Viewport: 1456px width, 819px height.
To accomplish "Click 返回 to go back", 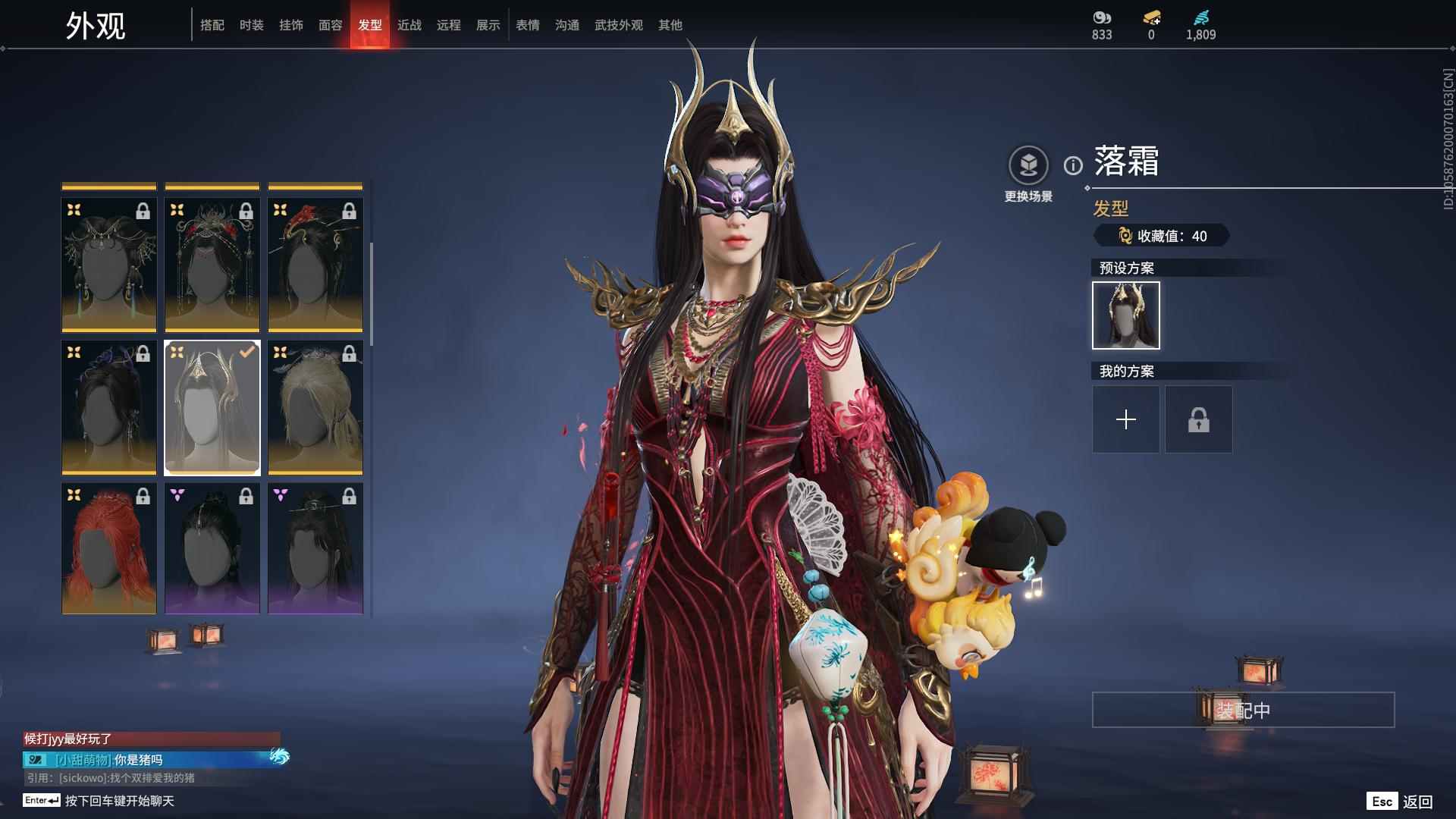I will pyautogui.click(x=1417, y=802).
